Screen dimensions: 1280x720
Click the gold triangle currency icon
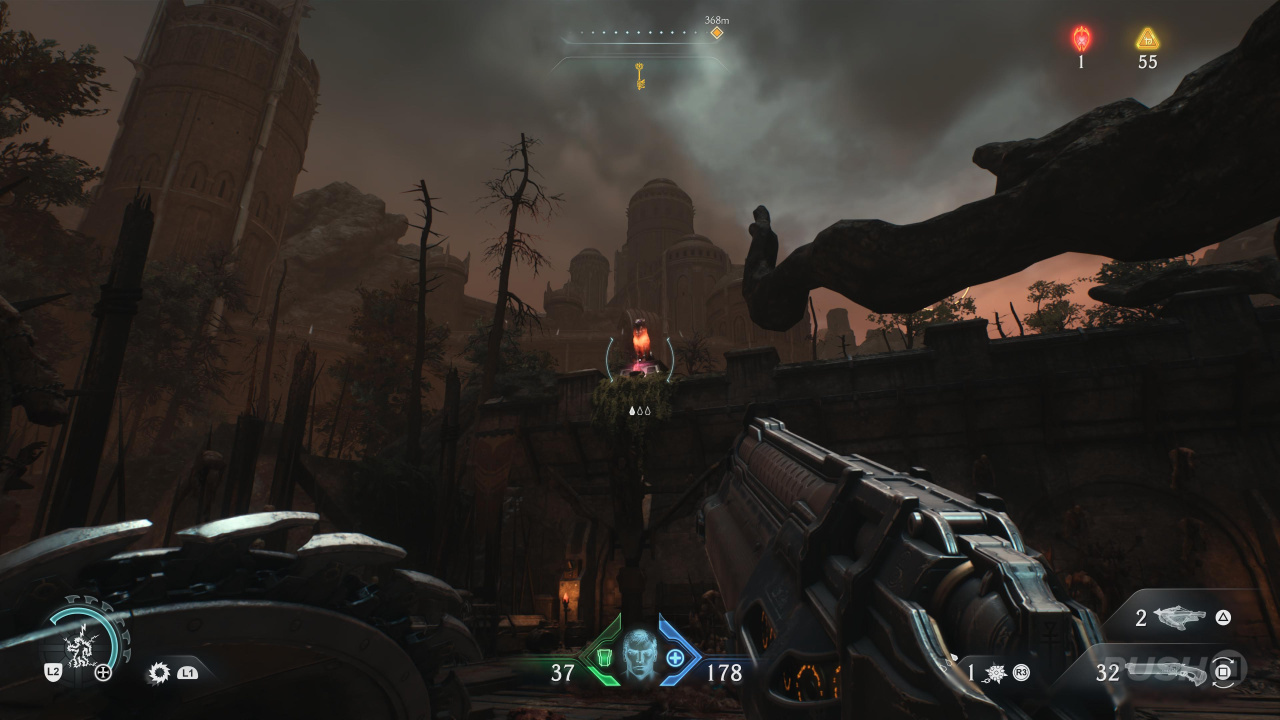pos(1147,39)
